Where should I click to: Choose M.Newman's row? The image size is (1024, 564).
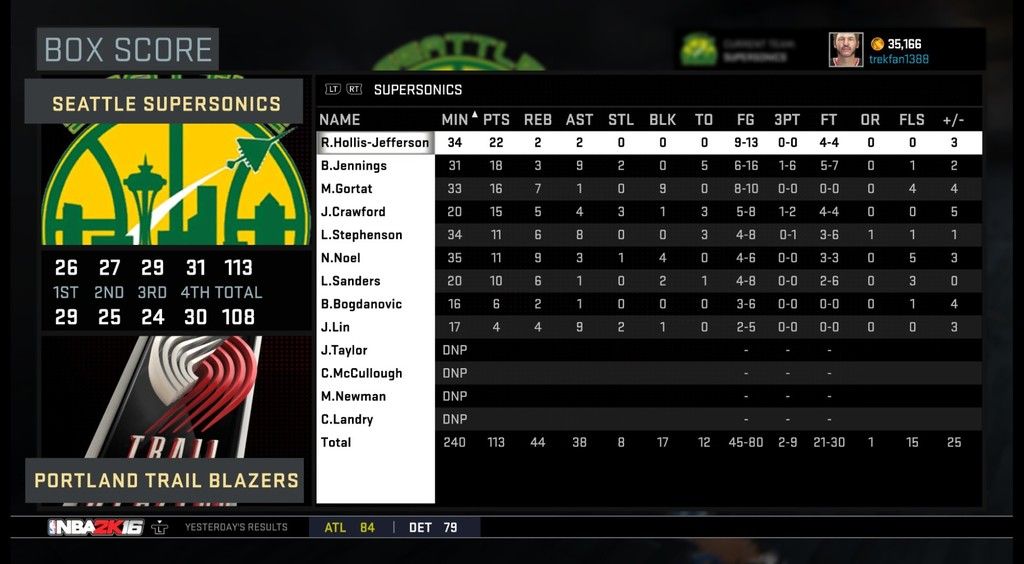[353, 396]
